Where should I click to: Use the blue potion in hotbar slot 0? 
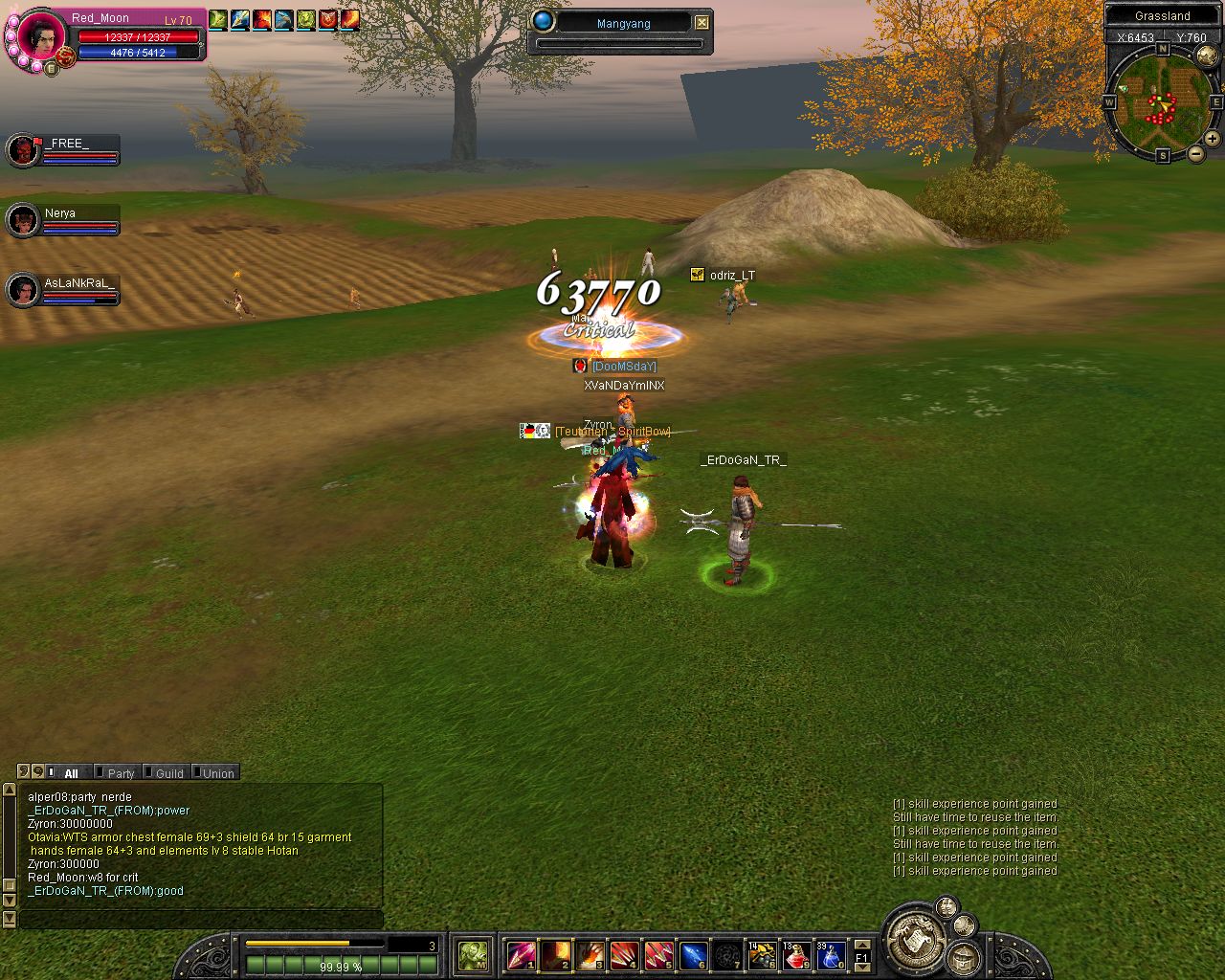pos(830,955)
